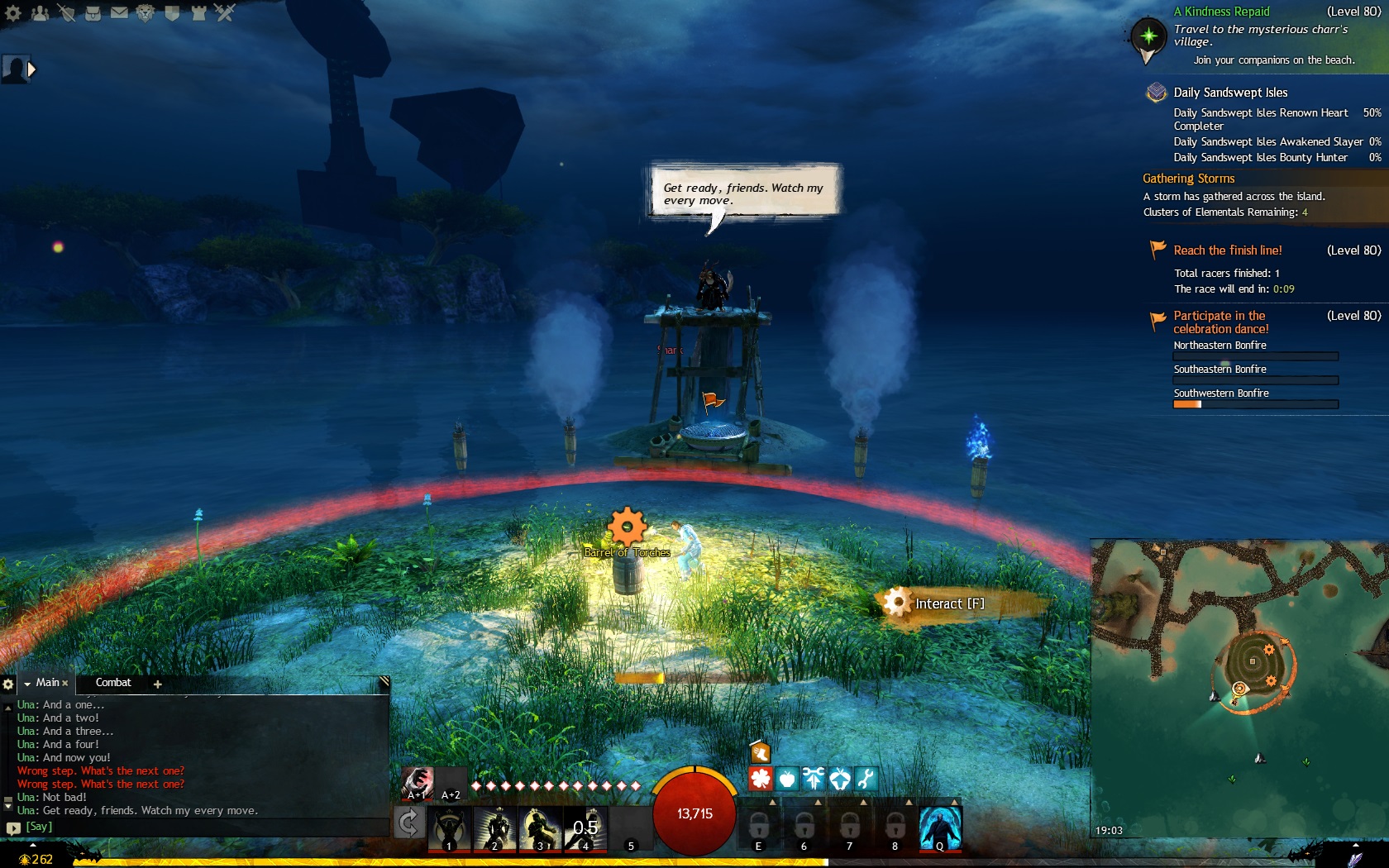Open the World vs World castle icon

(198, 12)
